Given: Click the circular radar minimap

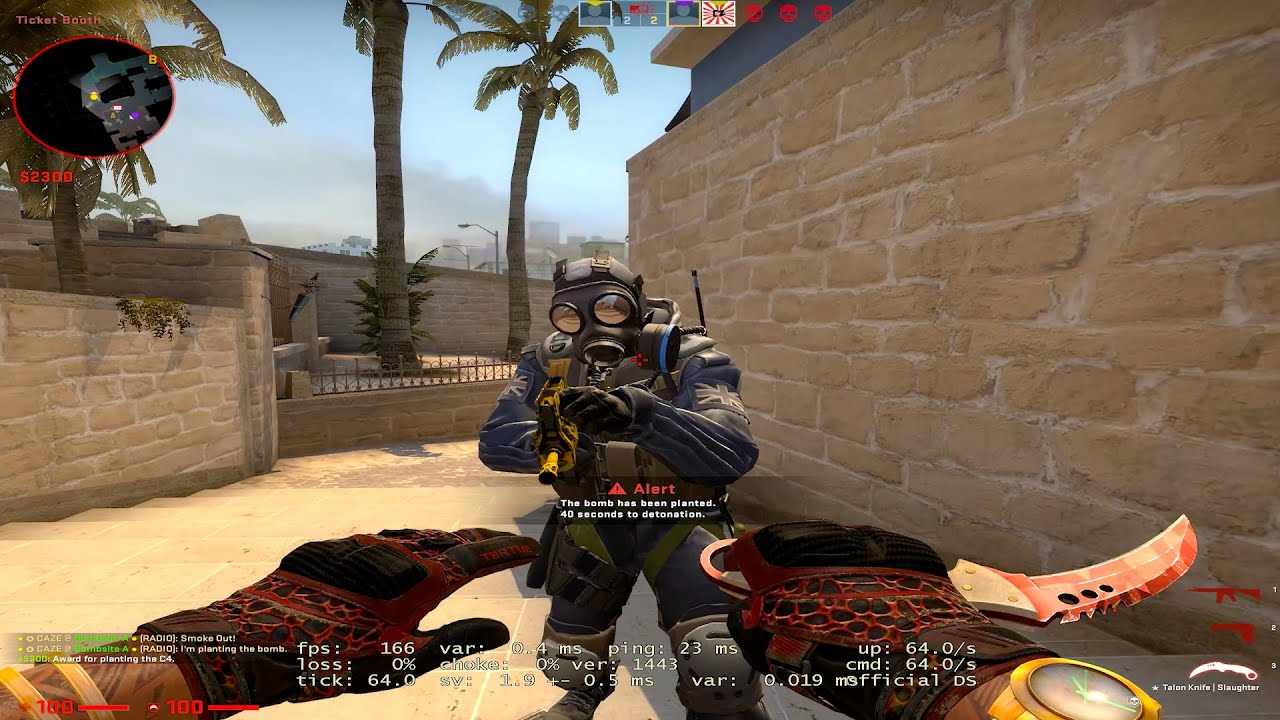Looking at the screenshot, I should coord(95,97).
